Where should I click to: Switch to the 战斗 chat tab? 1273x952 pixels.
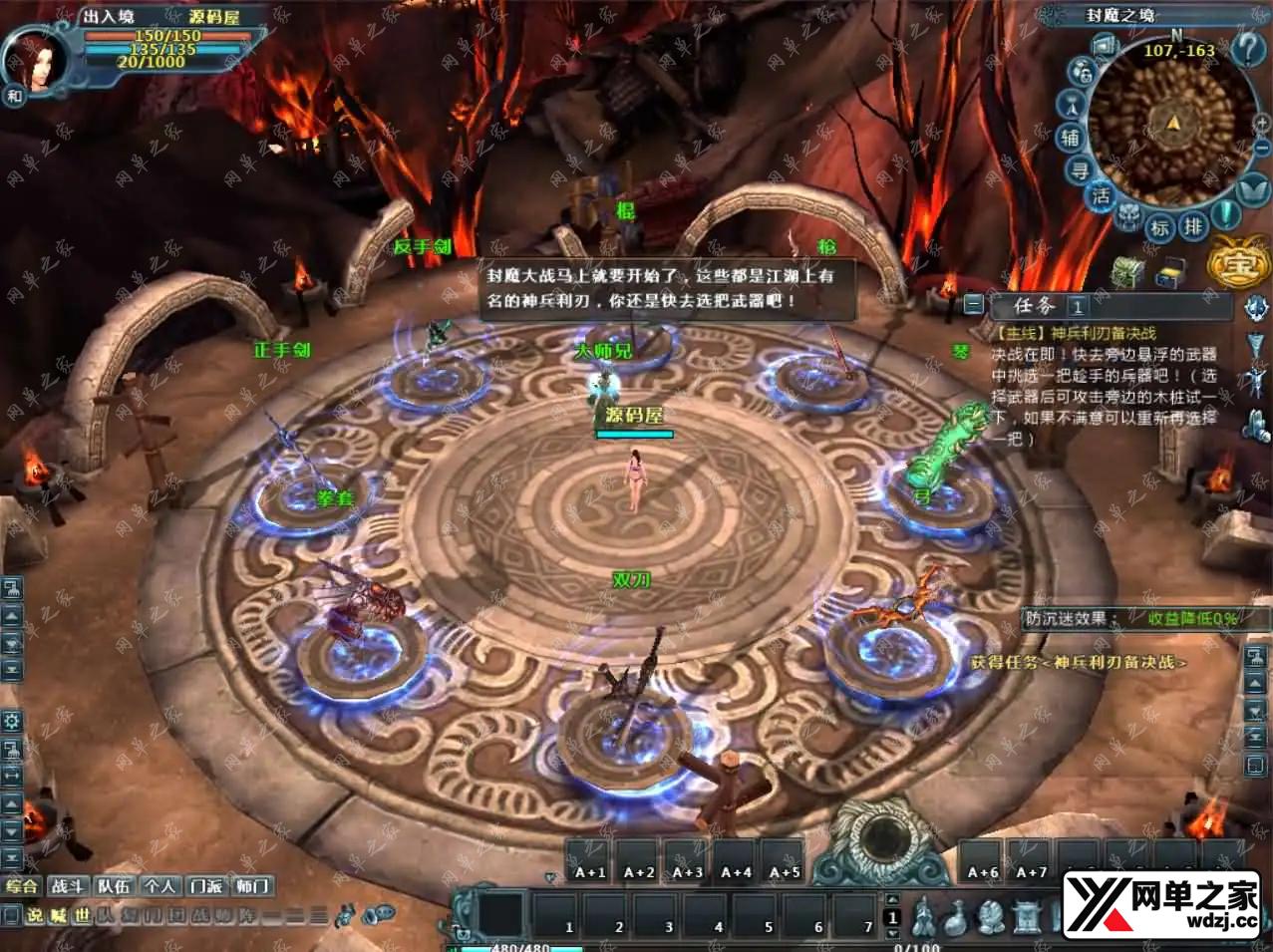pos(67,885)
